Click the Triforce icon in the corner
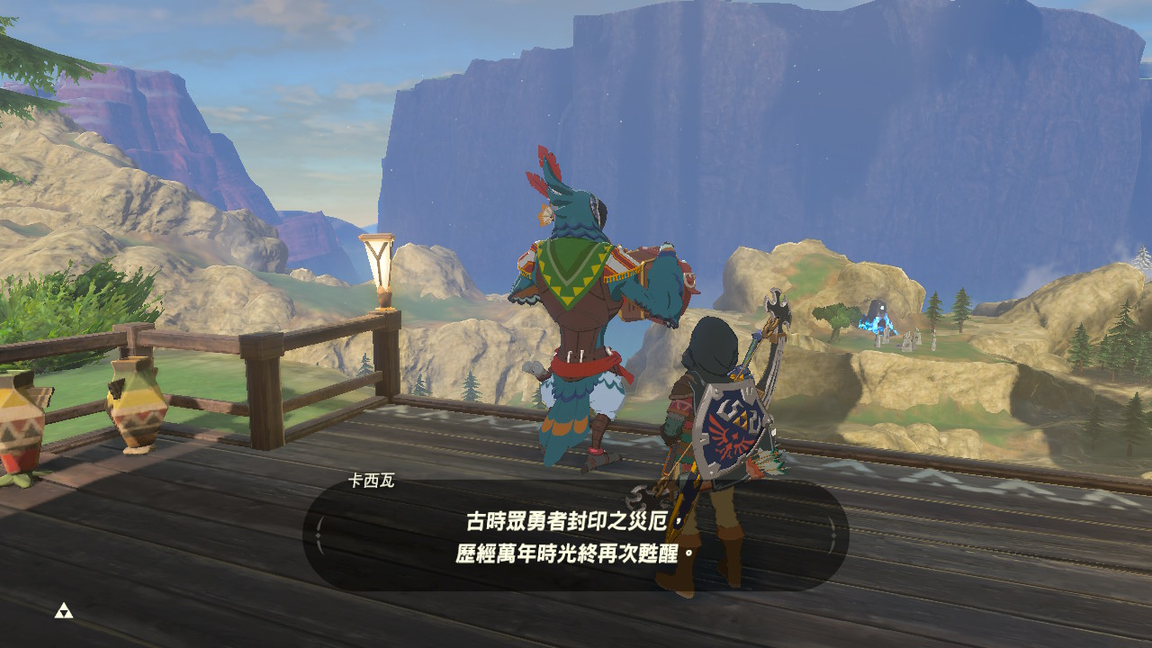Viewport: 1152px width, 648px height. (63, 610)
